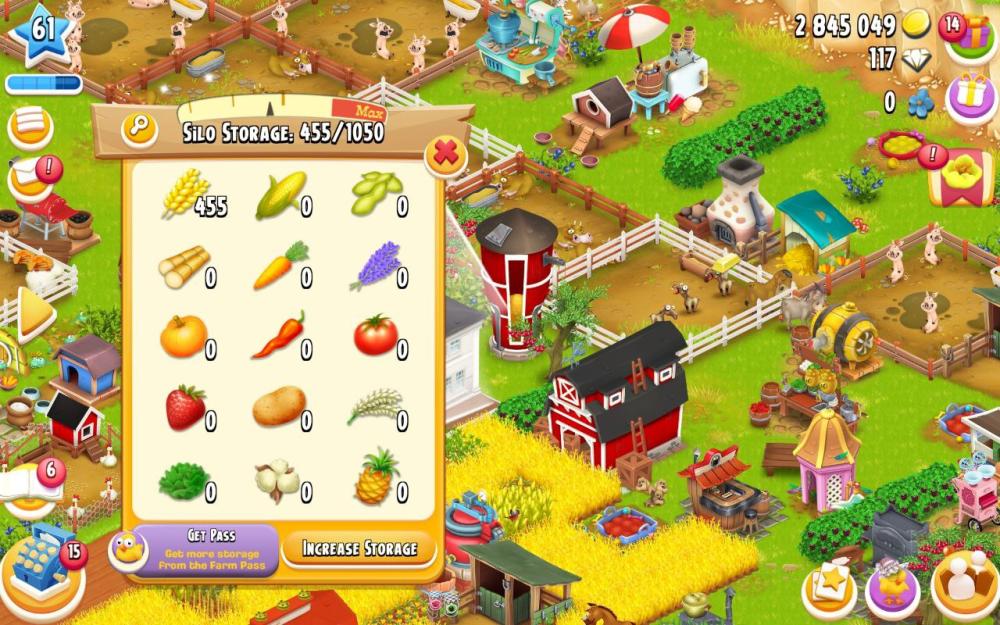Tap the yellow play arrow button
Image resolution: width=1000 pixels, height=625 pixels.
[33, 314]
